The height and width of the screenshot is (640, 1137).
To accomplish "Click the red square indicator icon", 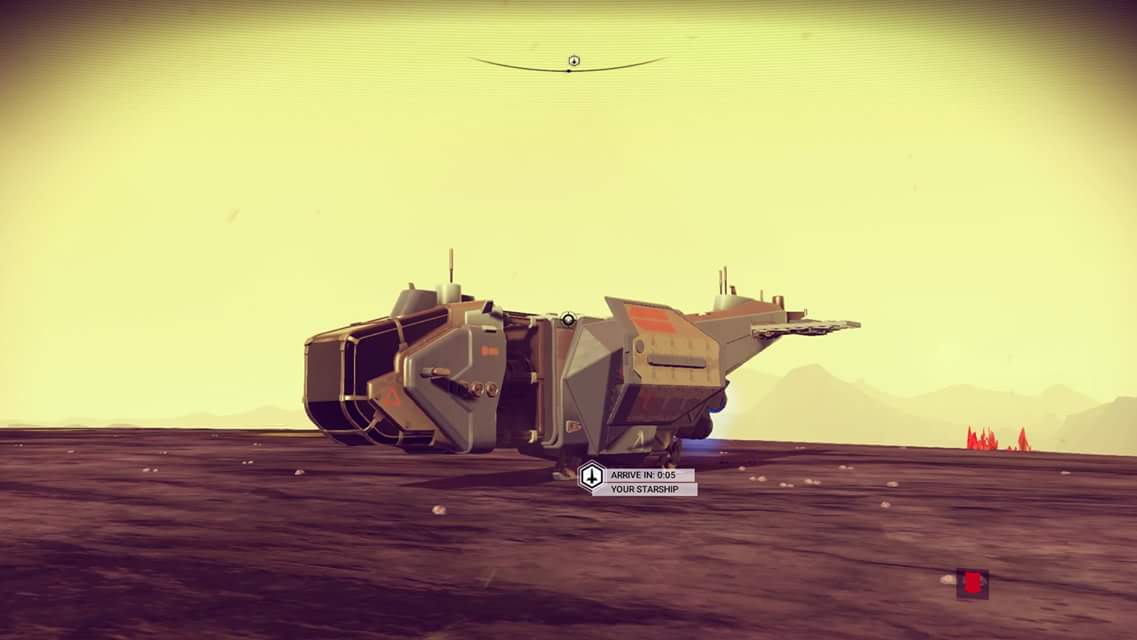I will [x=971, y=583].
